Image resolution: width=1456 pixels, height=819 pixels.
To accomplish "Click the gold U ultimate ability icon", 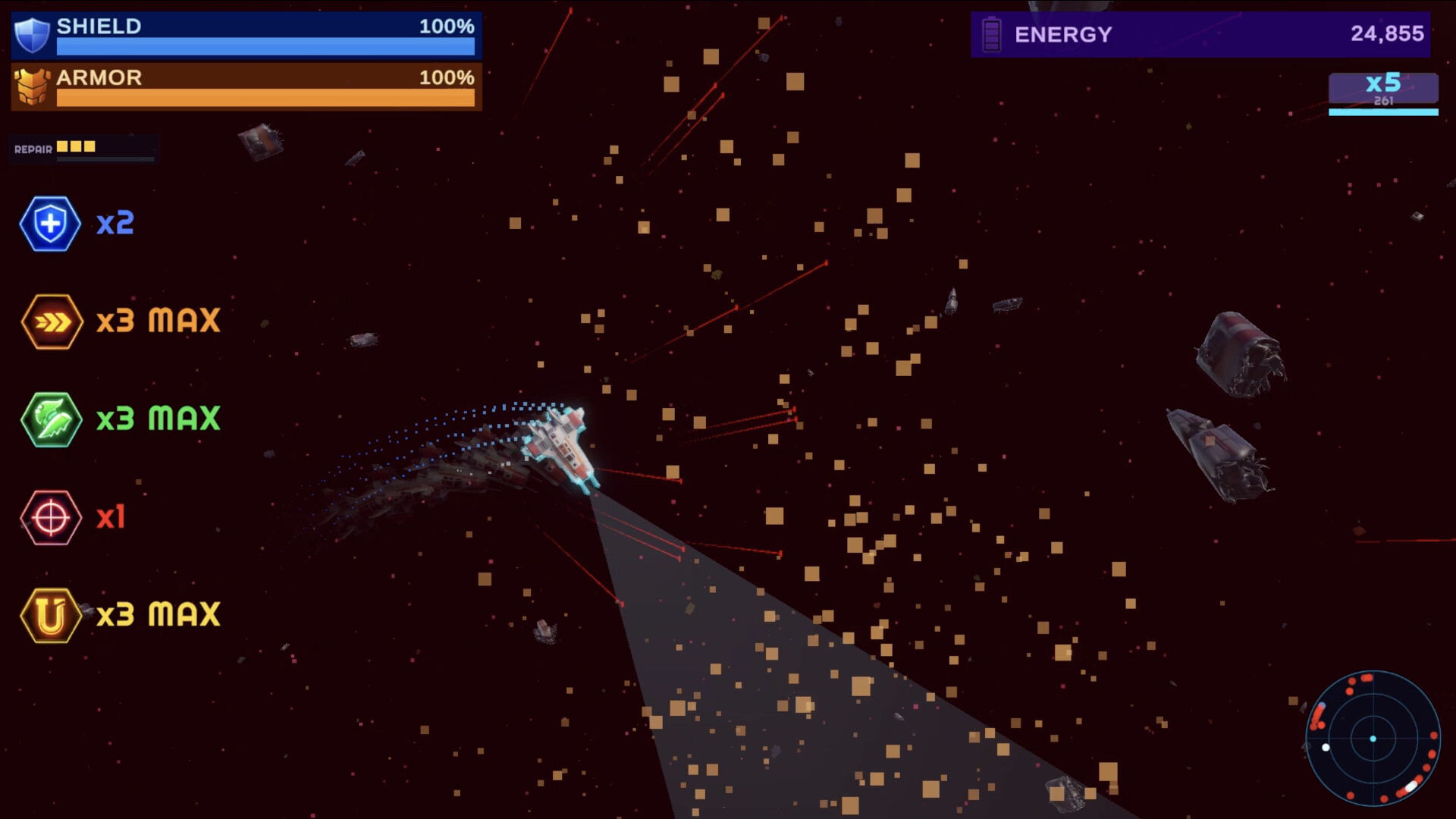I will tap(50, 614).
